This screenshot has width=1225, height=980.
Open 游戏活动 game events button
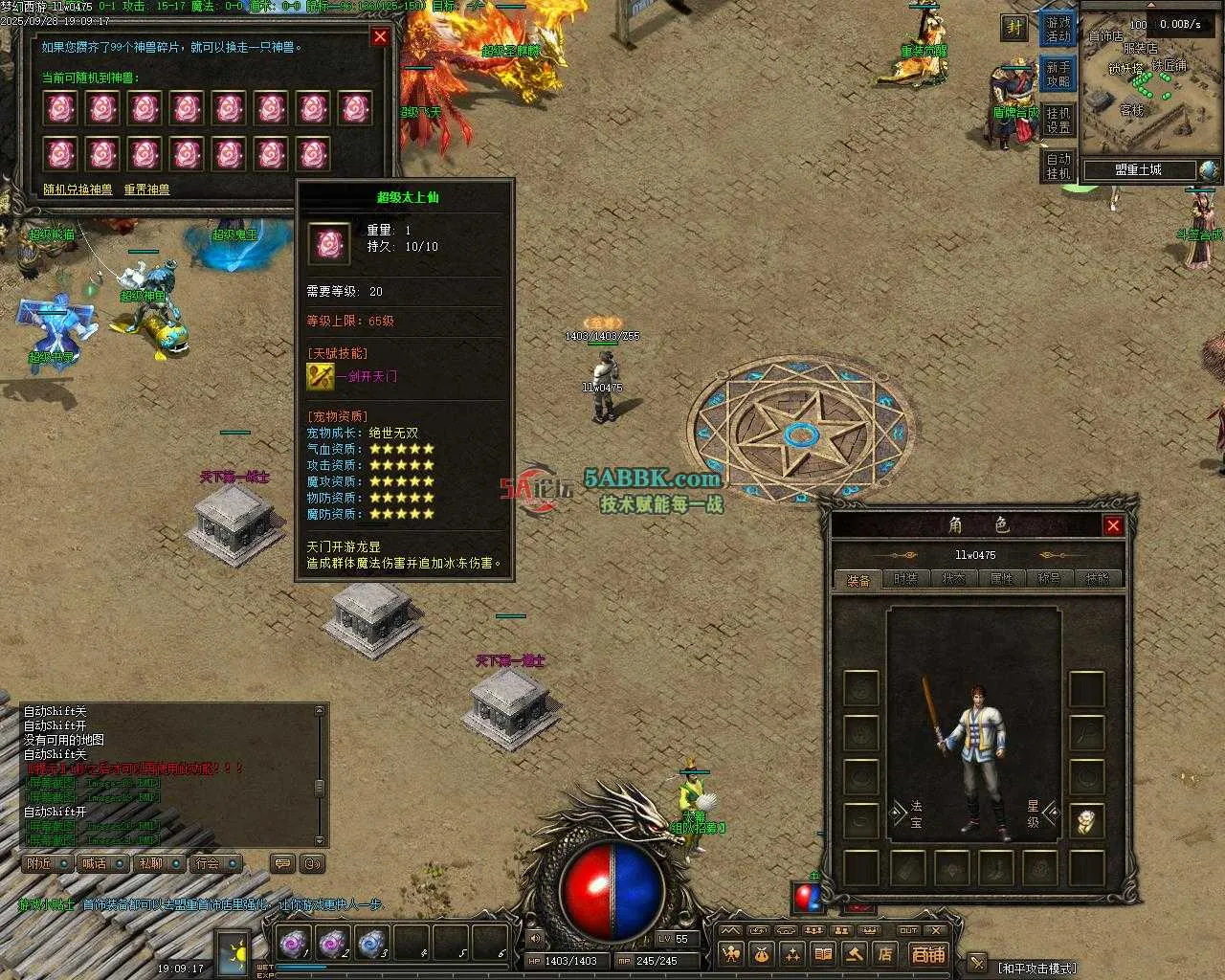tap(1058, 30)
